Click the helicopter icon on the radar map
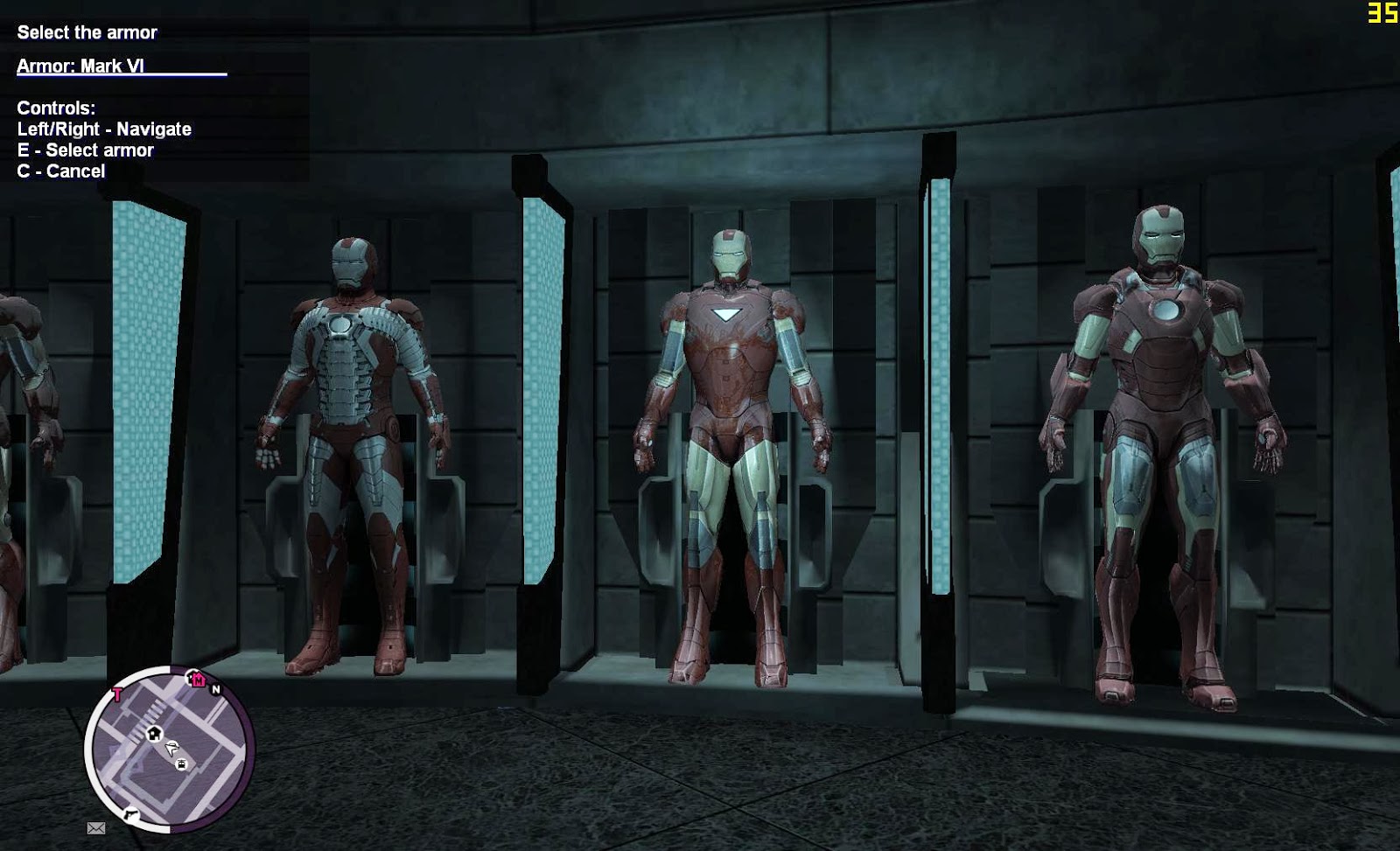 (x=181, y=764)
